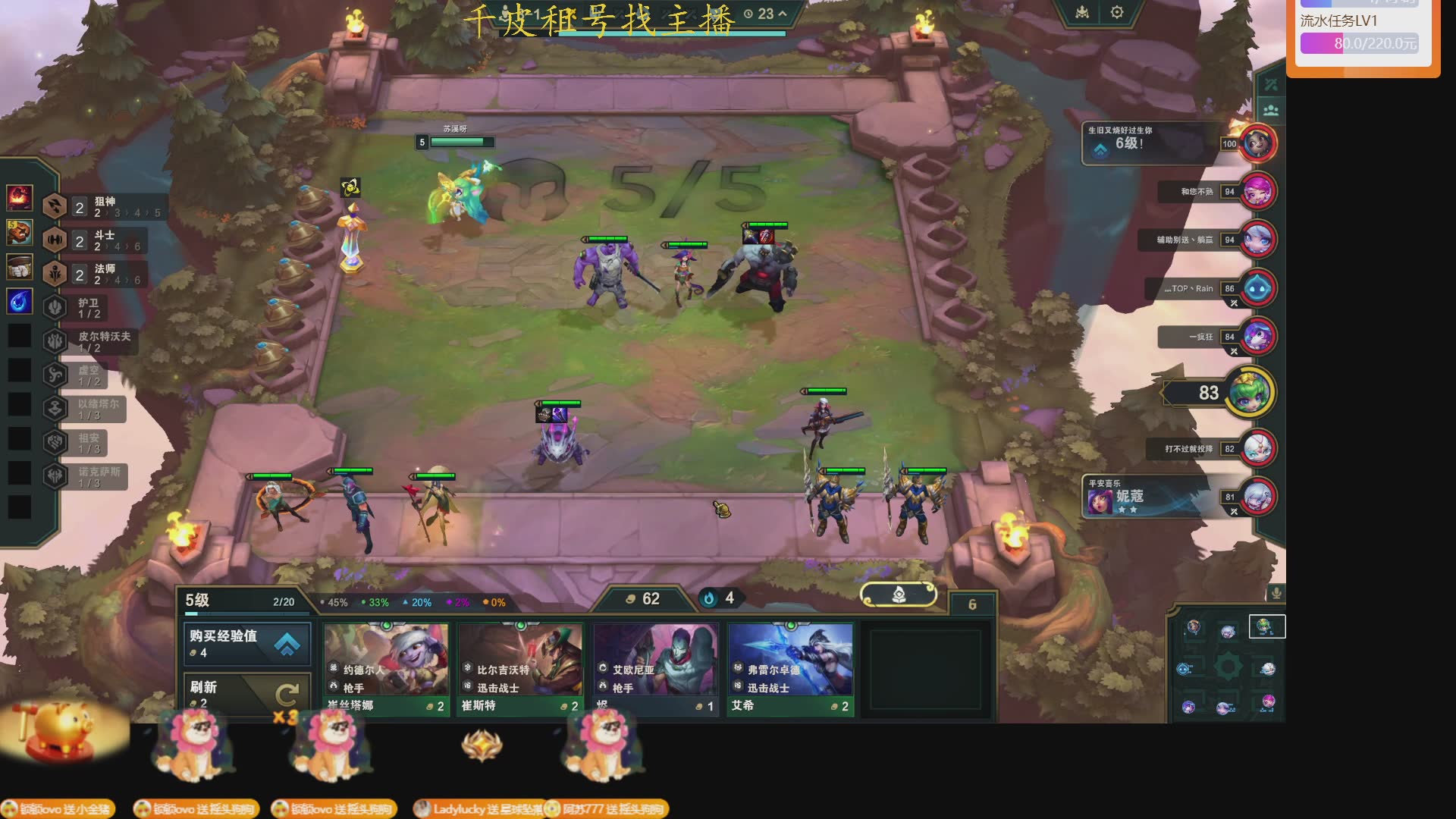Image resolution: width=1456 pixels, height=819 pixels.
Task: Refresh the shop with 刷新
Action: (x=246, y=693)
